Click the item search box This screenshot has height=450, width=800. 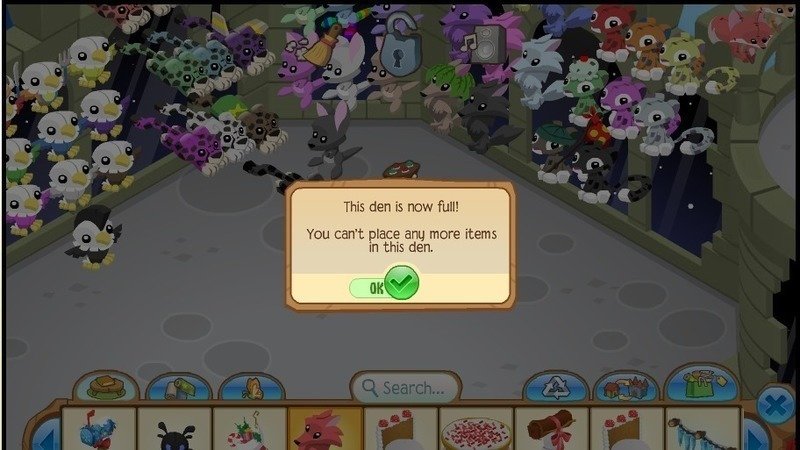[405, 387]
